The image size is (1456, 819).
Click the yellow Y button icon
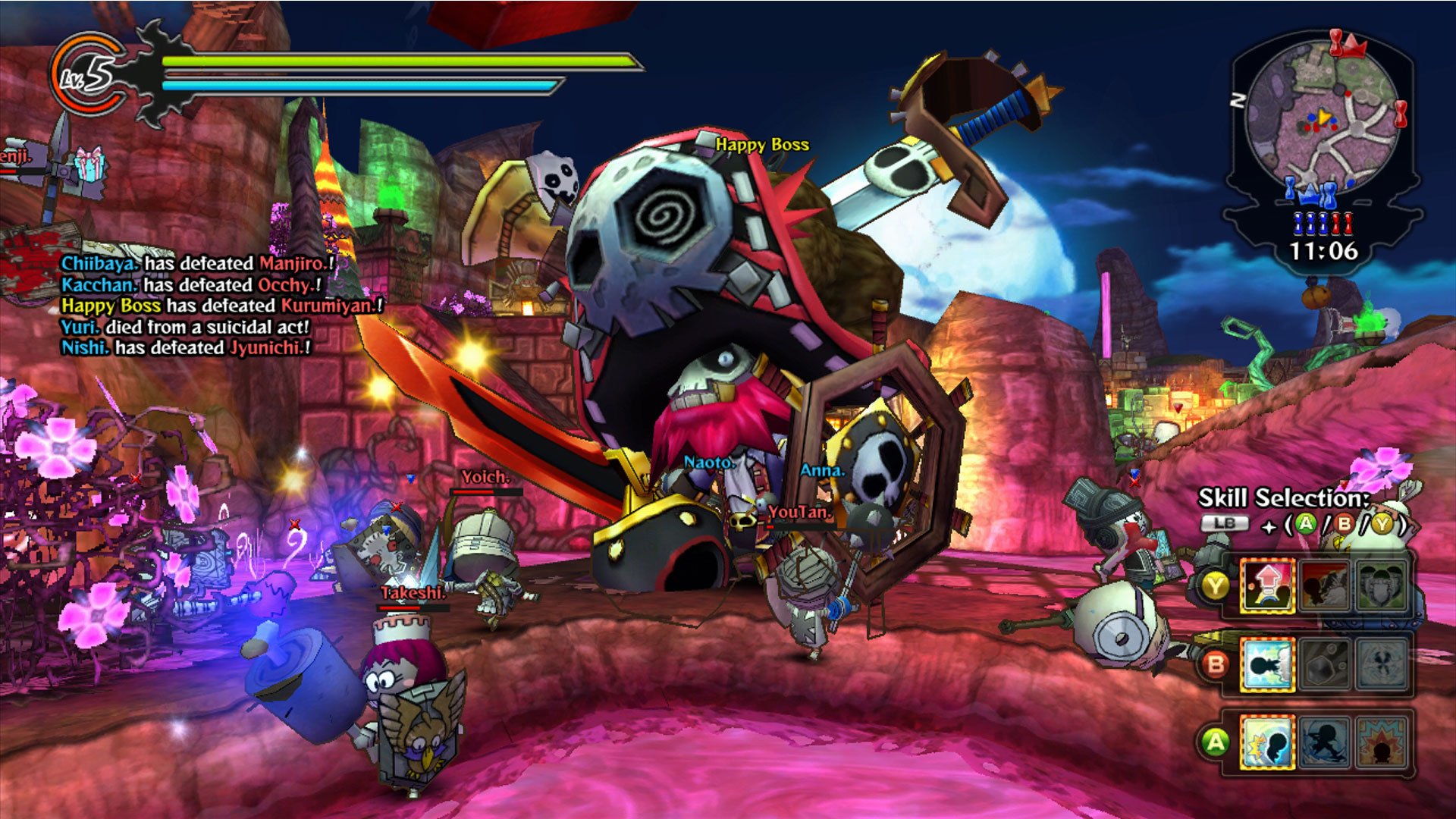click(1382, 523)
